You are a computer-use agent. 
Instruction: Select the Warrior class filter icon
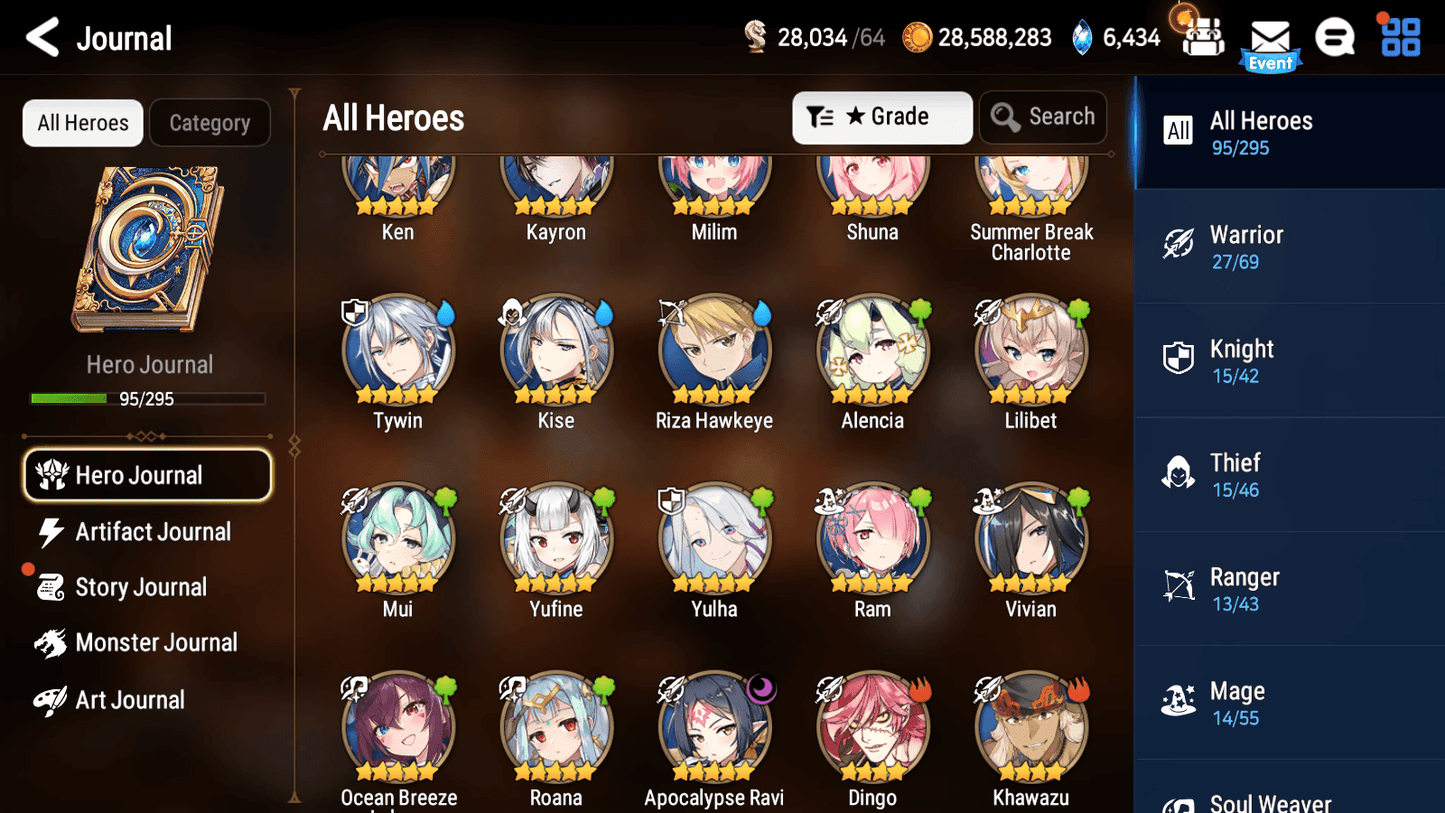1180,245
